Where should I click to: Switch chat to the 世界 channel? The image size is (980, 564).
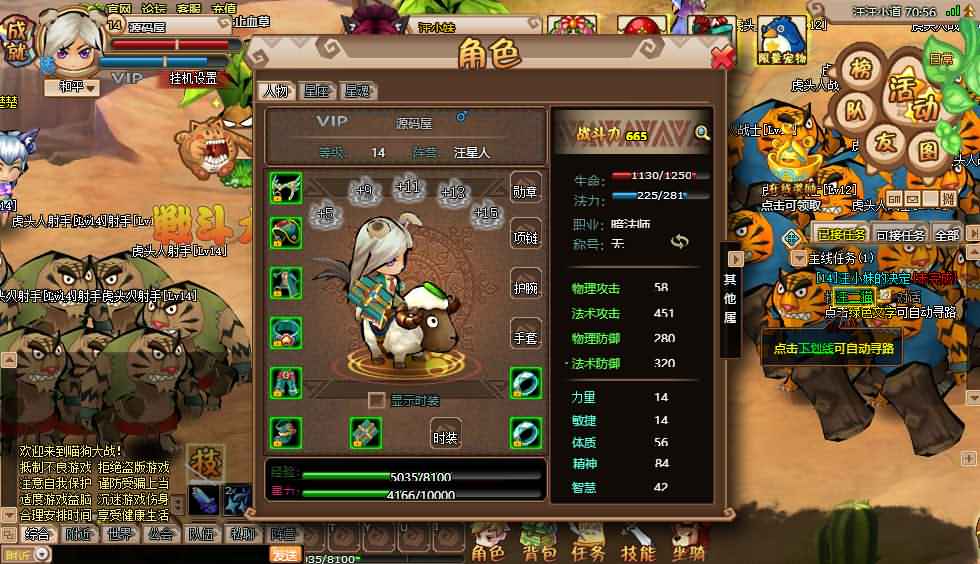(120, 534)
